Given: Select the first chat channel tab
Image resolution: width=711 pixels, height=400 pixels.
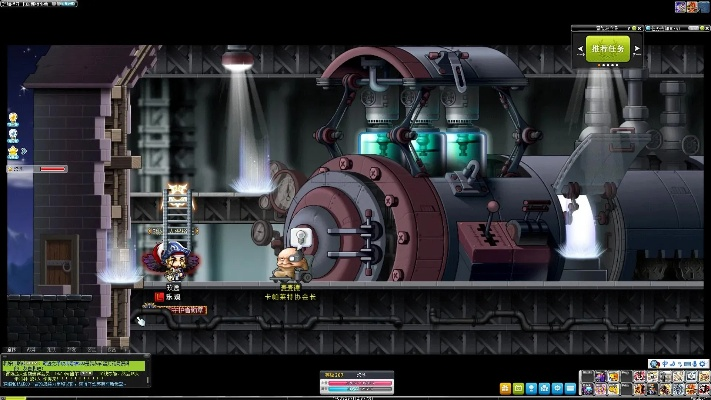Looking at the screenshot, I should tap(12, 350).
